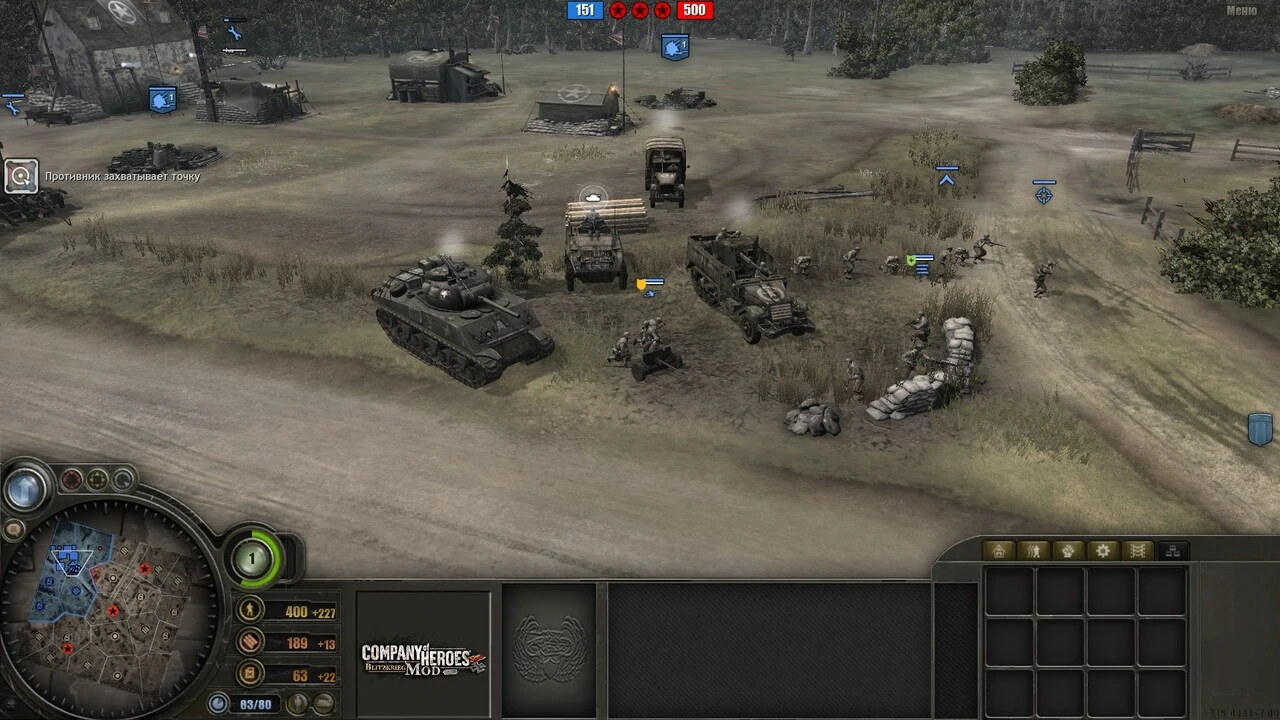The height and width of the screenshot is (720, 1280).
Task: Click the manpower soldier resource icon
Action: coord(249,610)
